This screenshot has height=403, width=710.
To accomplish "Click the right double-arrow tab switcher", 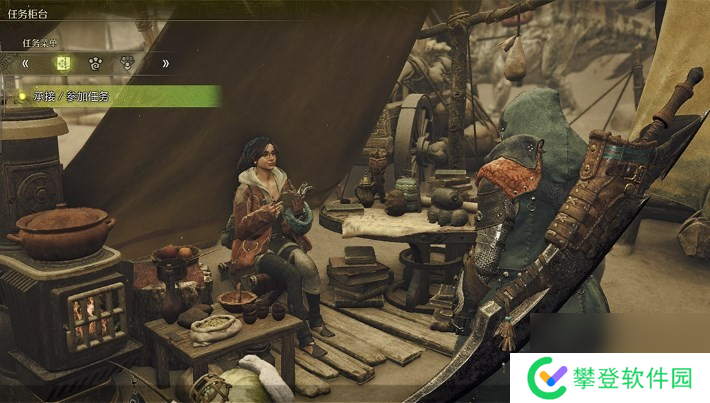I will click(165, 63).
